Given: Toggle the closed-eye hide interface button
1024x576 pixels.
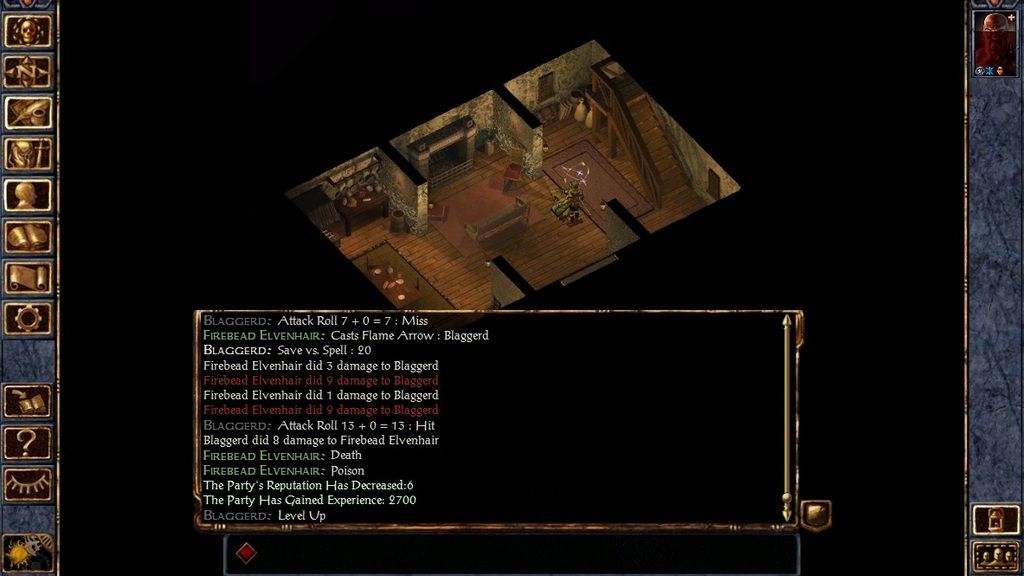Looking at the screenshot, I should [x=28, y=483].
